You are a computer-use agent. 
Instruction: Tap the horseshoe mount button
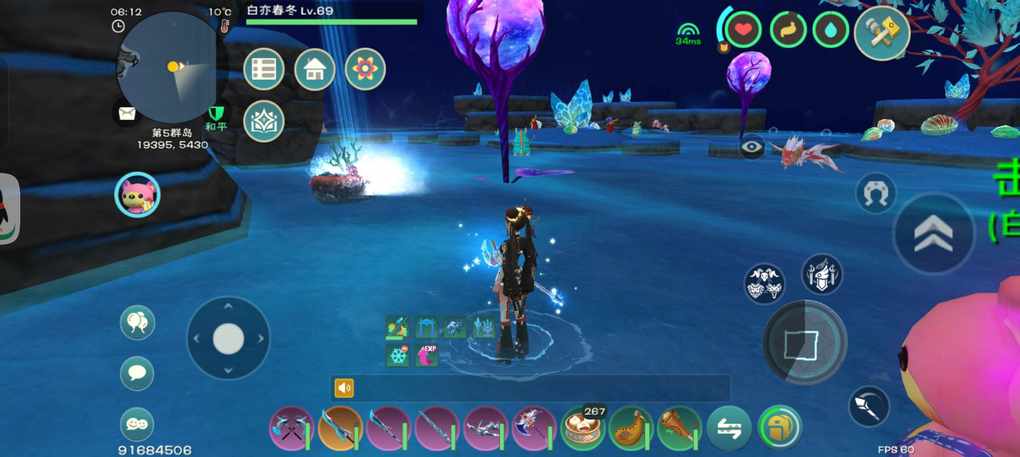876,192
